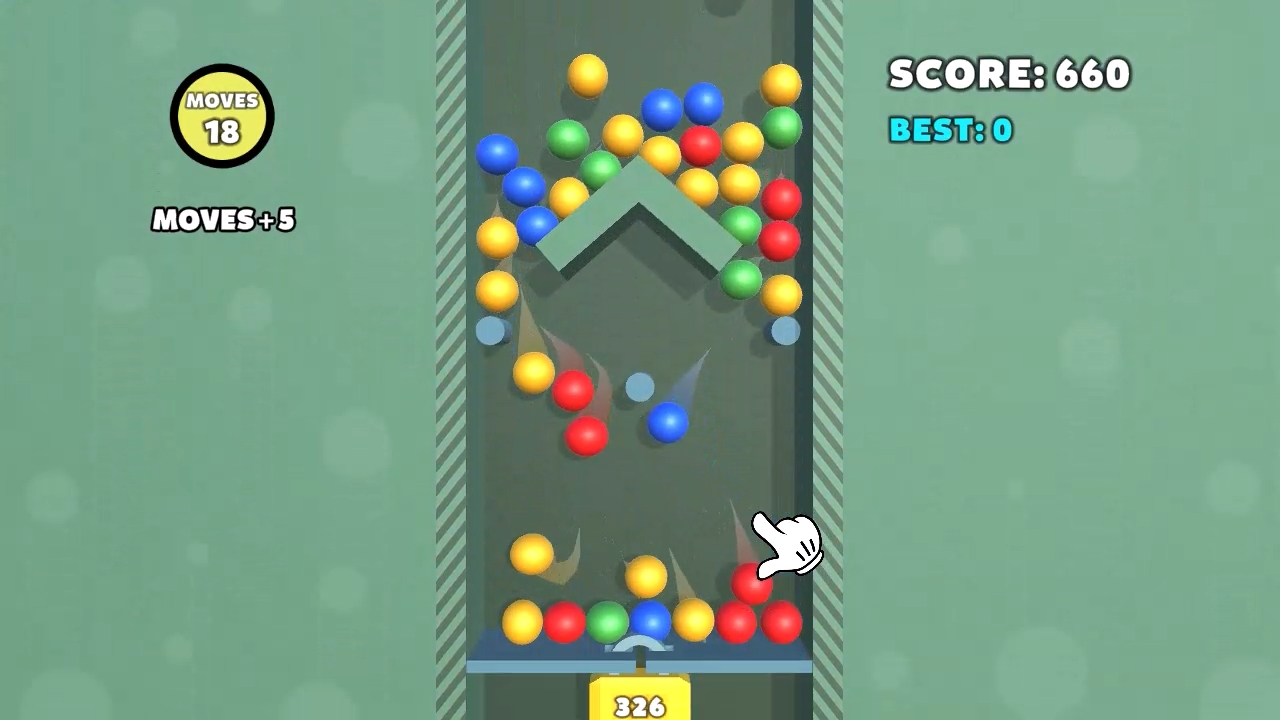The width and height of the screenshot is (1280, 720).
Task: Click the BEST: 0 text
Action: click(949, 130)
